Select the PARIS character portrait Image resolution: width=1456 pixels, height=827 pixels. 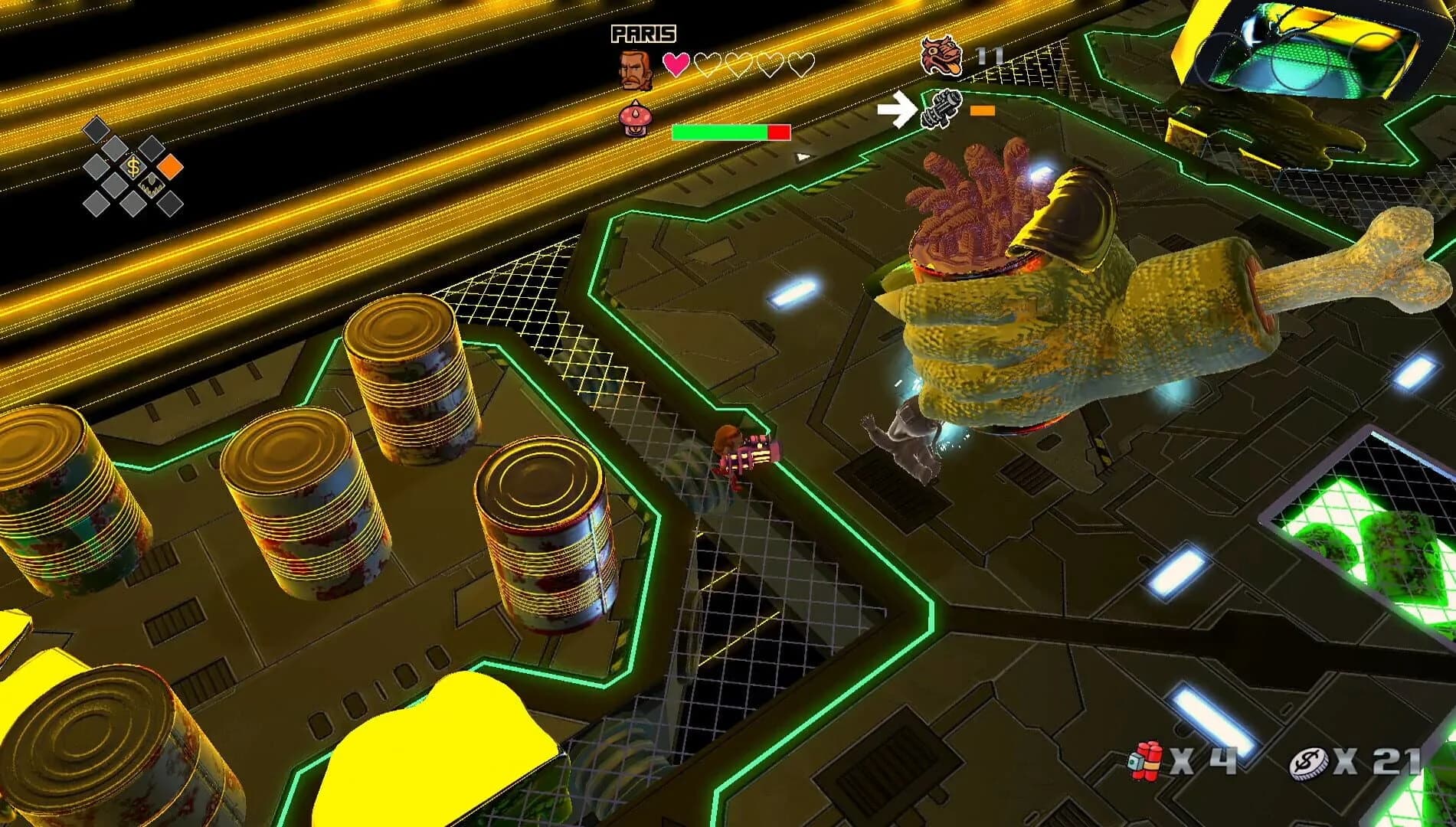(x=634, y=69)
